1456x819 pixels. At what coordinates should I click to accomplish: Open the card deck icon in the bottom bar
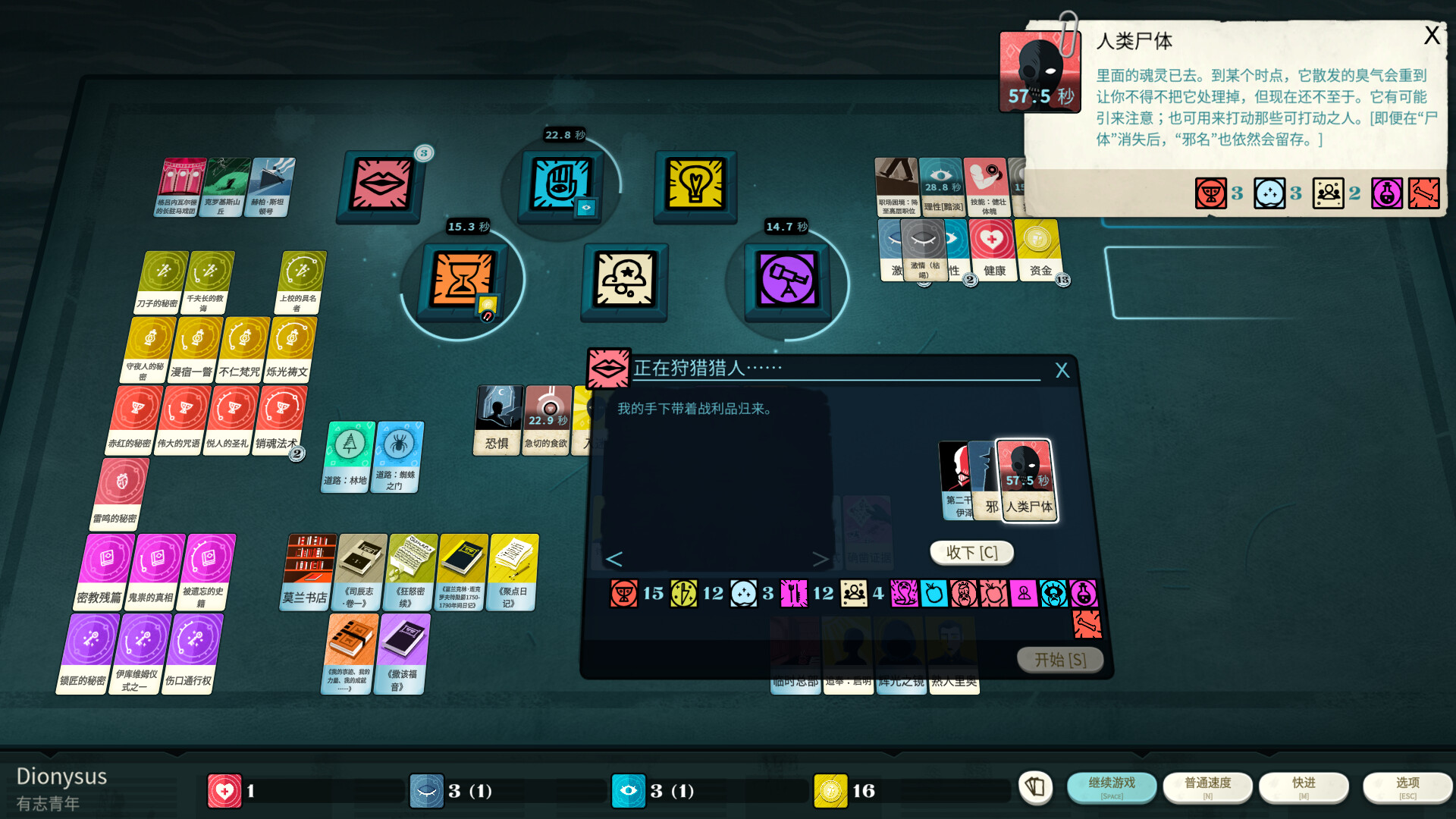tap(1036, 789)
